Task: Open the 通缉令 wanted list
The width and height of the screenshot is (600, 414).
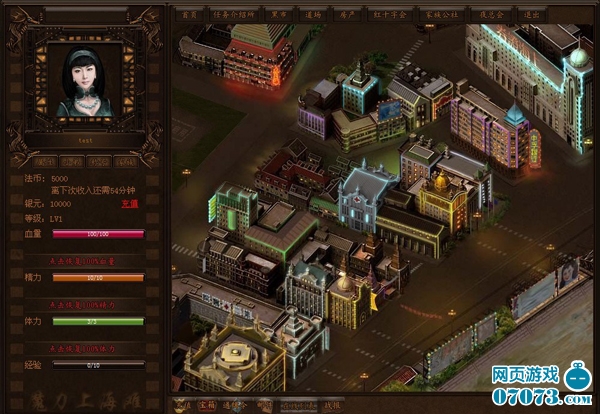Action: pos(233,404)
